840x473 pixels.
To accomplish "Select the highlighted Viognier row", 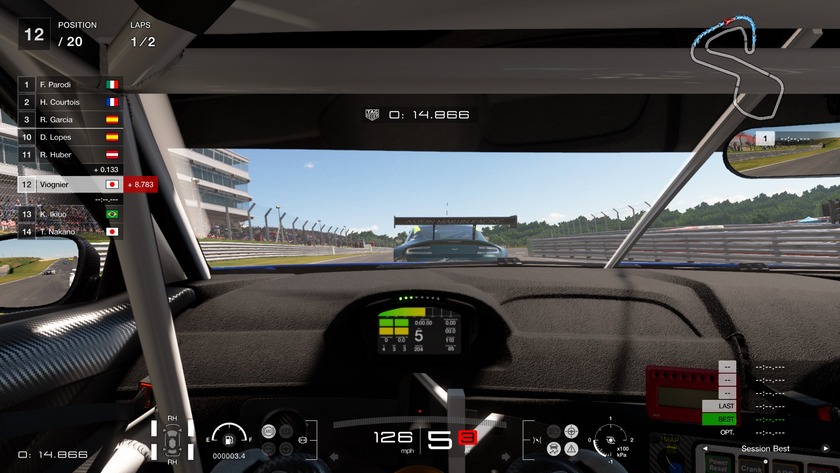I will pos(70,184).
